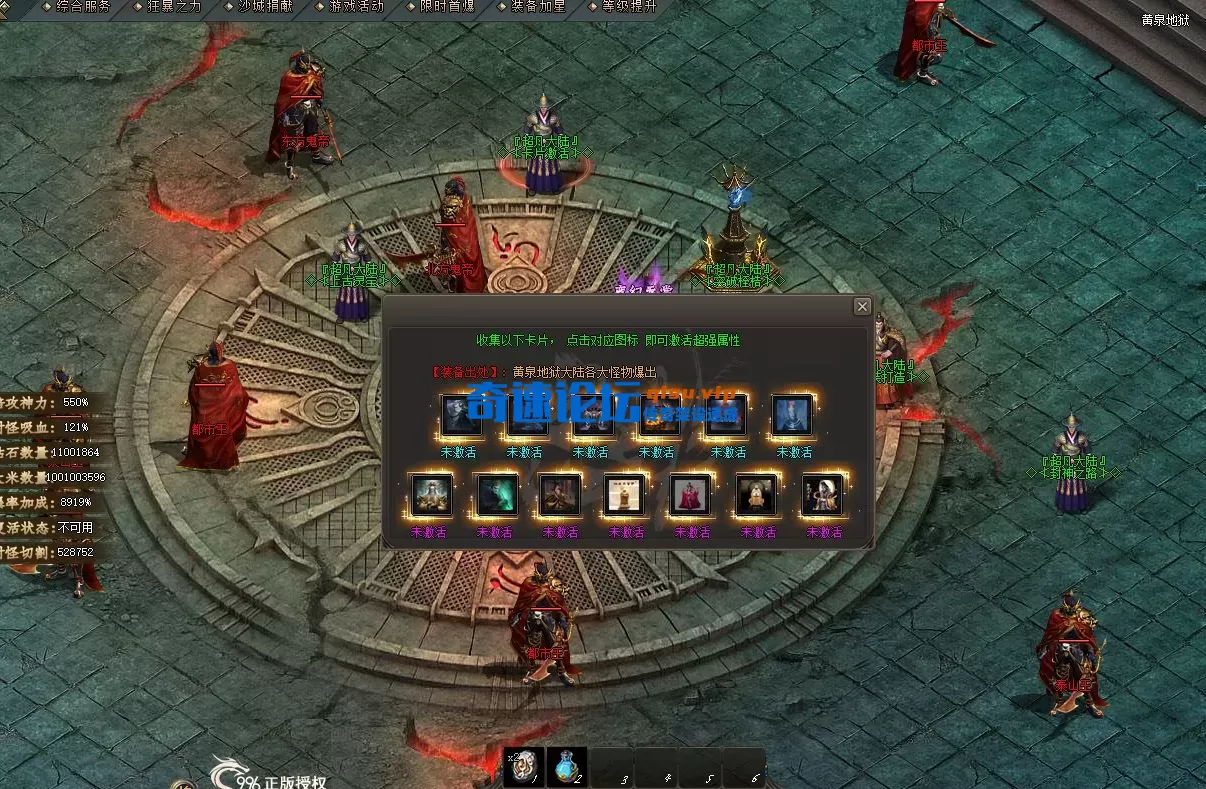
Task: Activate the pale blue lady card
Action: click(x=792, y=415)
